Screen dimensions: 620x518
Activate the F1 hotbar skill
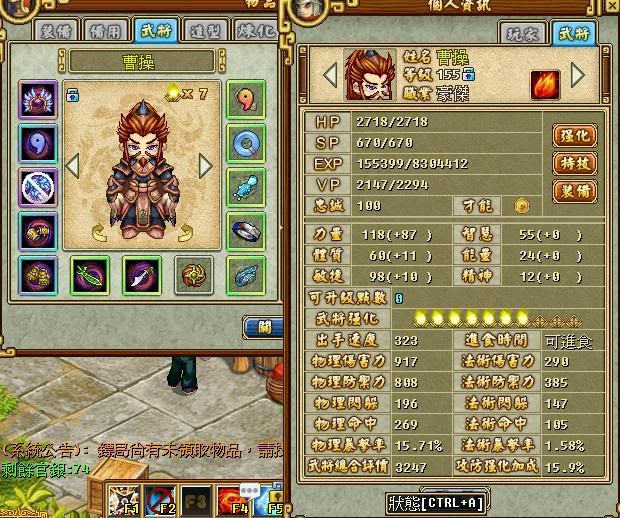pyautogui.click(x=123, y=498)
